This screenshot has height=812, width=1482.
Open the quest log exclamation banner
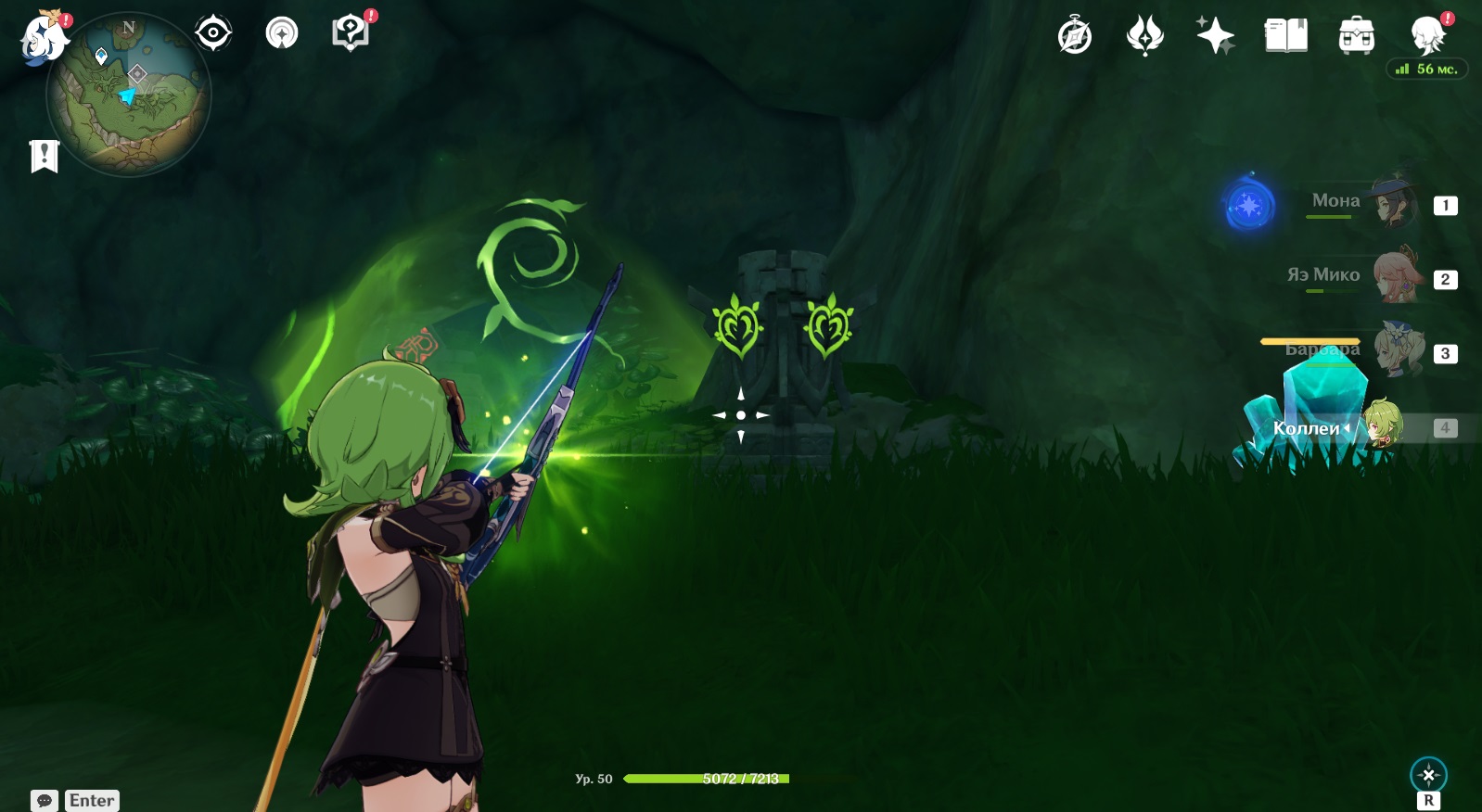click(44, 156)
